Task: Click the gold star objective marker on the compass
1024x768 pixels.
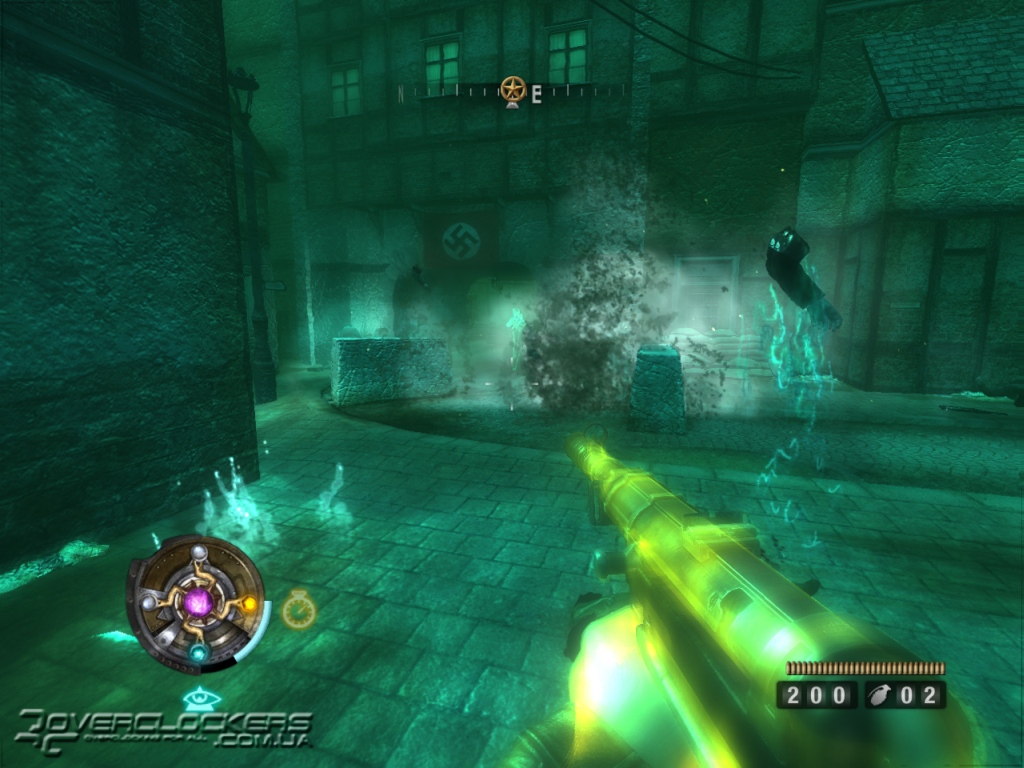Action: [x=513, y=89]
